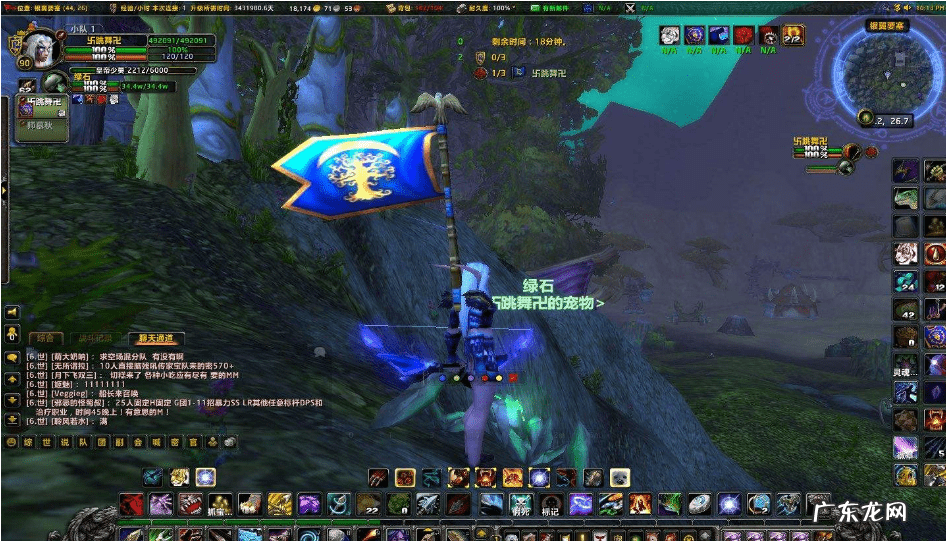The width and height of the screenshot is (946, 541).
Task: Open the emoji smiley button in chat bar
Action: point(11,442)
